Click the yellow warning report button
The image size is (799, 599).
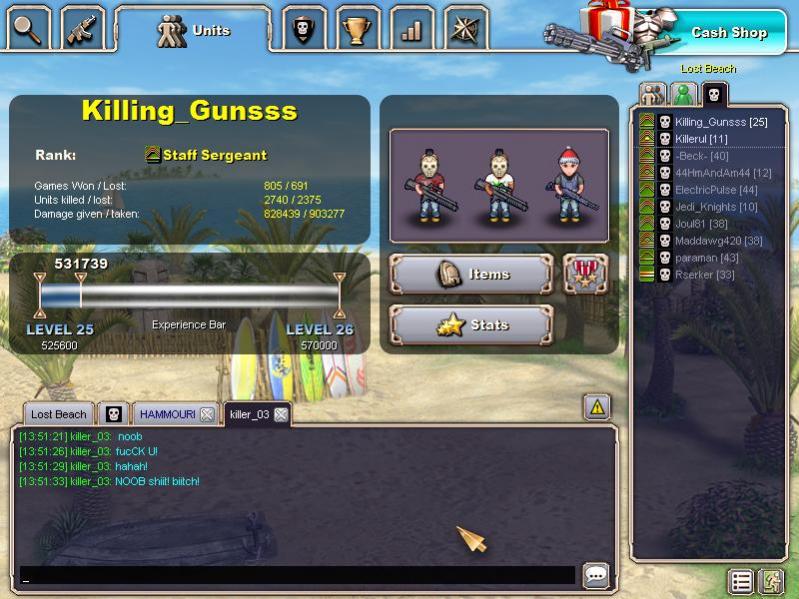(596, 406)
